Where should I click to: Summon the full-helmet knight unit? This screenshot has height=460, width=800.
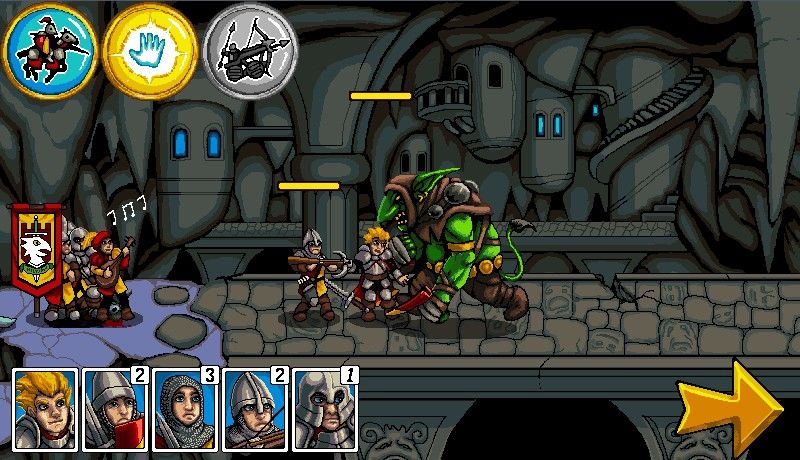click(x=325, y=408)
